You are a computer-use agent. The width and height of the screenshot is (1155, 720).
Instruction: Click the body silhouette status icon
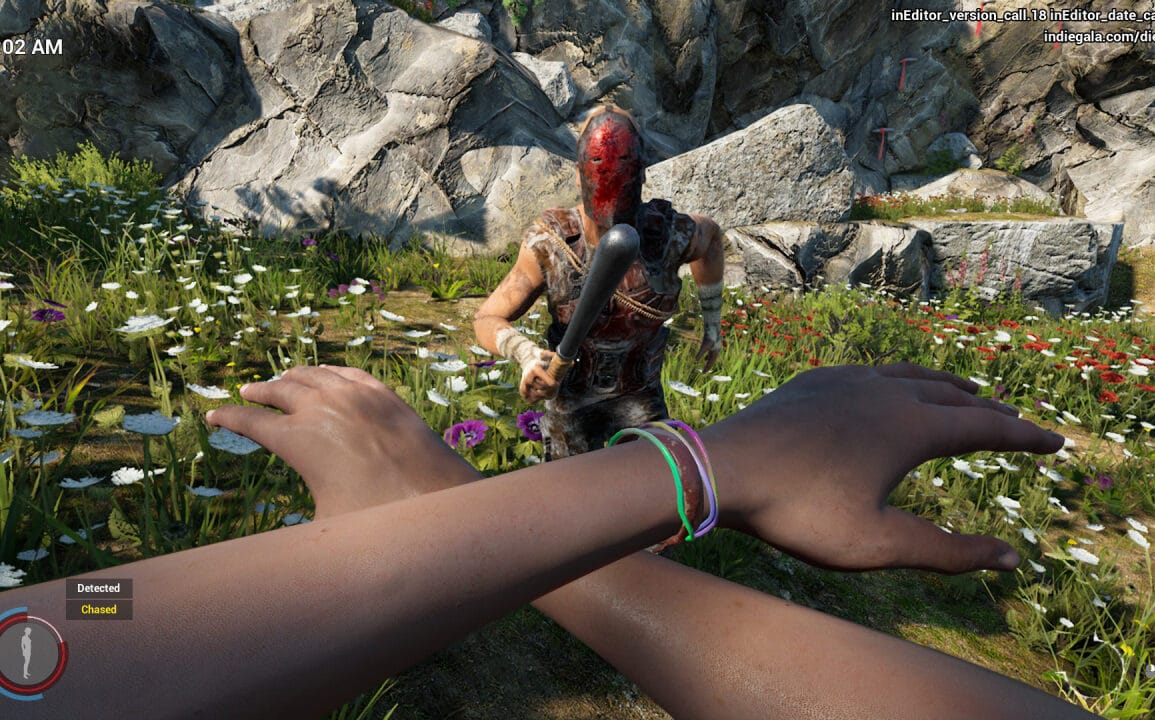pos(27,654)
